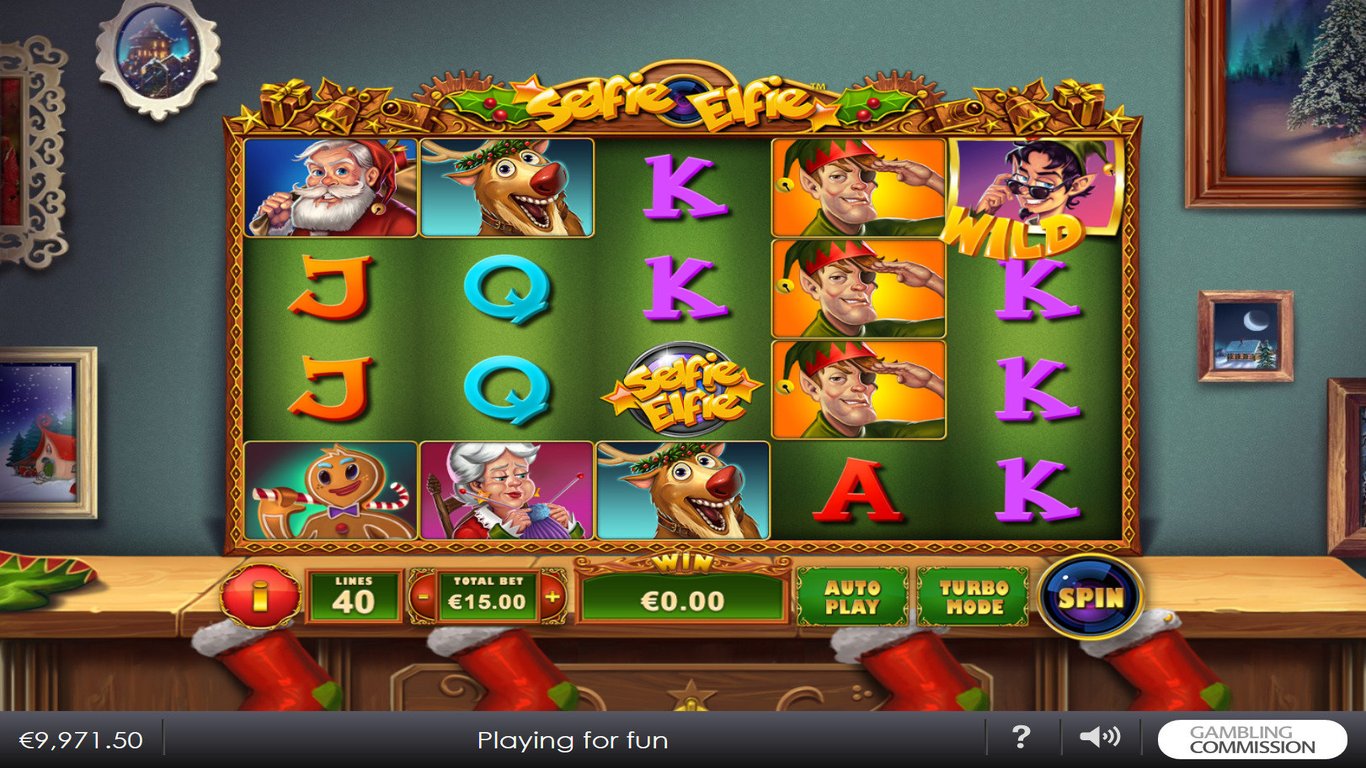Screen dimensions: 1366x768
Task: Open the red info paytable button
Action: 260,597
